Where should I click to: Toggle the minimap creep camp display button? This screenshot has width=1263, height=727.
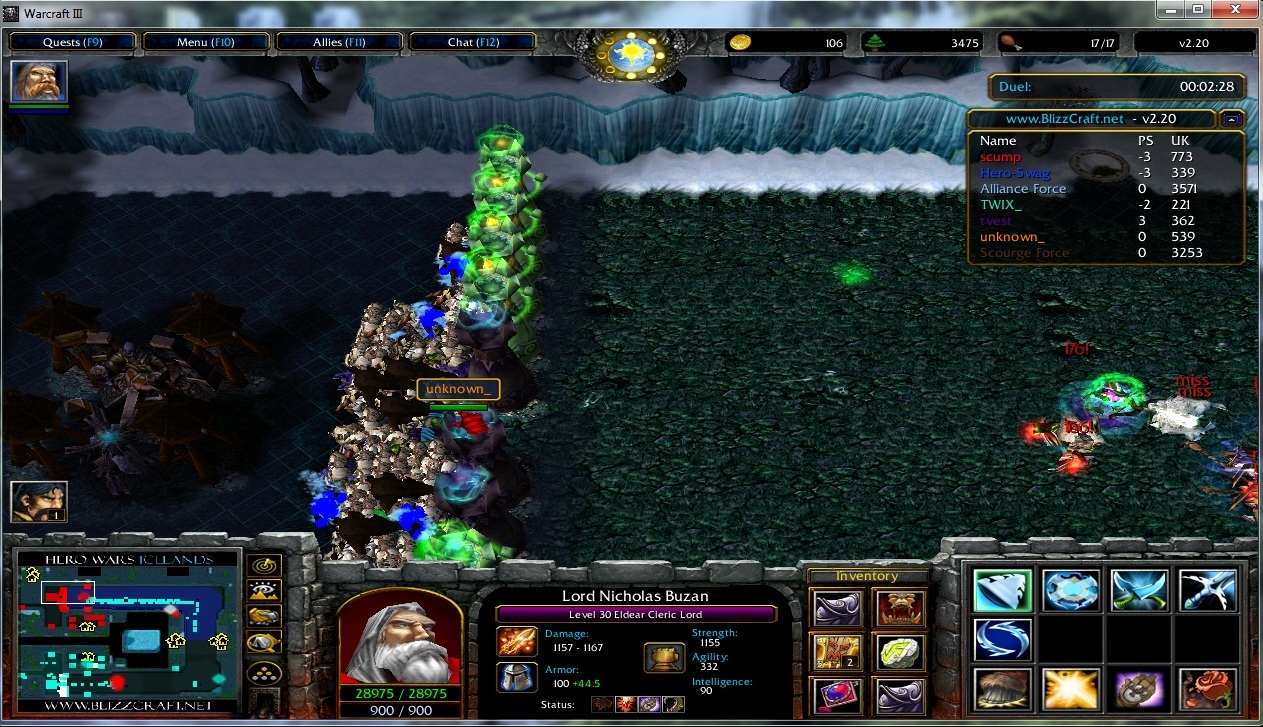pos(264,644)
